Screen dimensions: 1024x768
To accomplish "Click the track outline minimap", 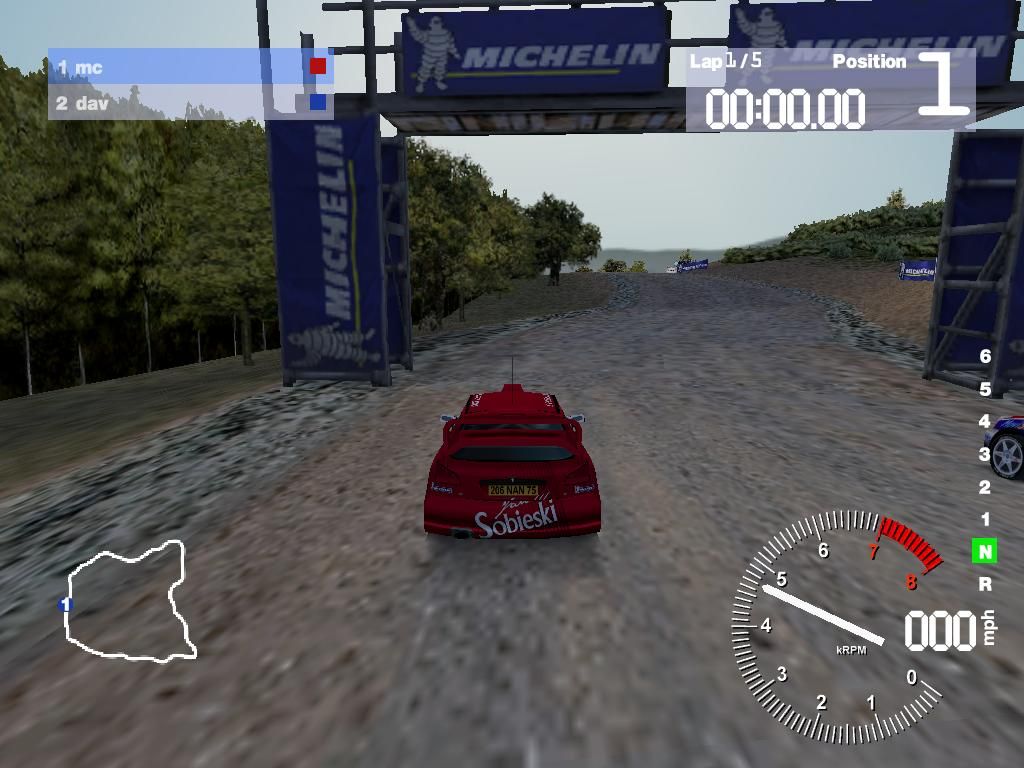I will [128, 600].
